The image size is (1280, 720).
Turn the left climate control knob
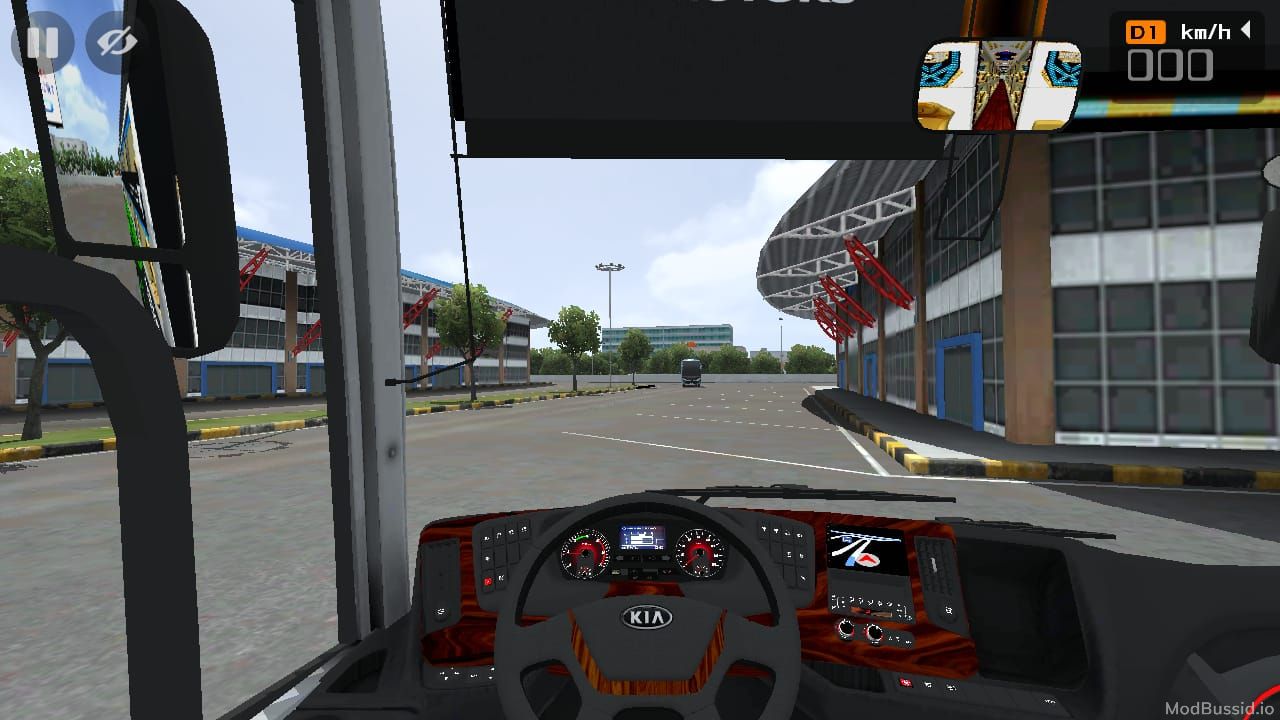(846, 630)
